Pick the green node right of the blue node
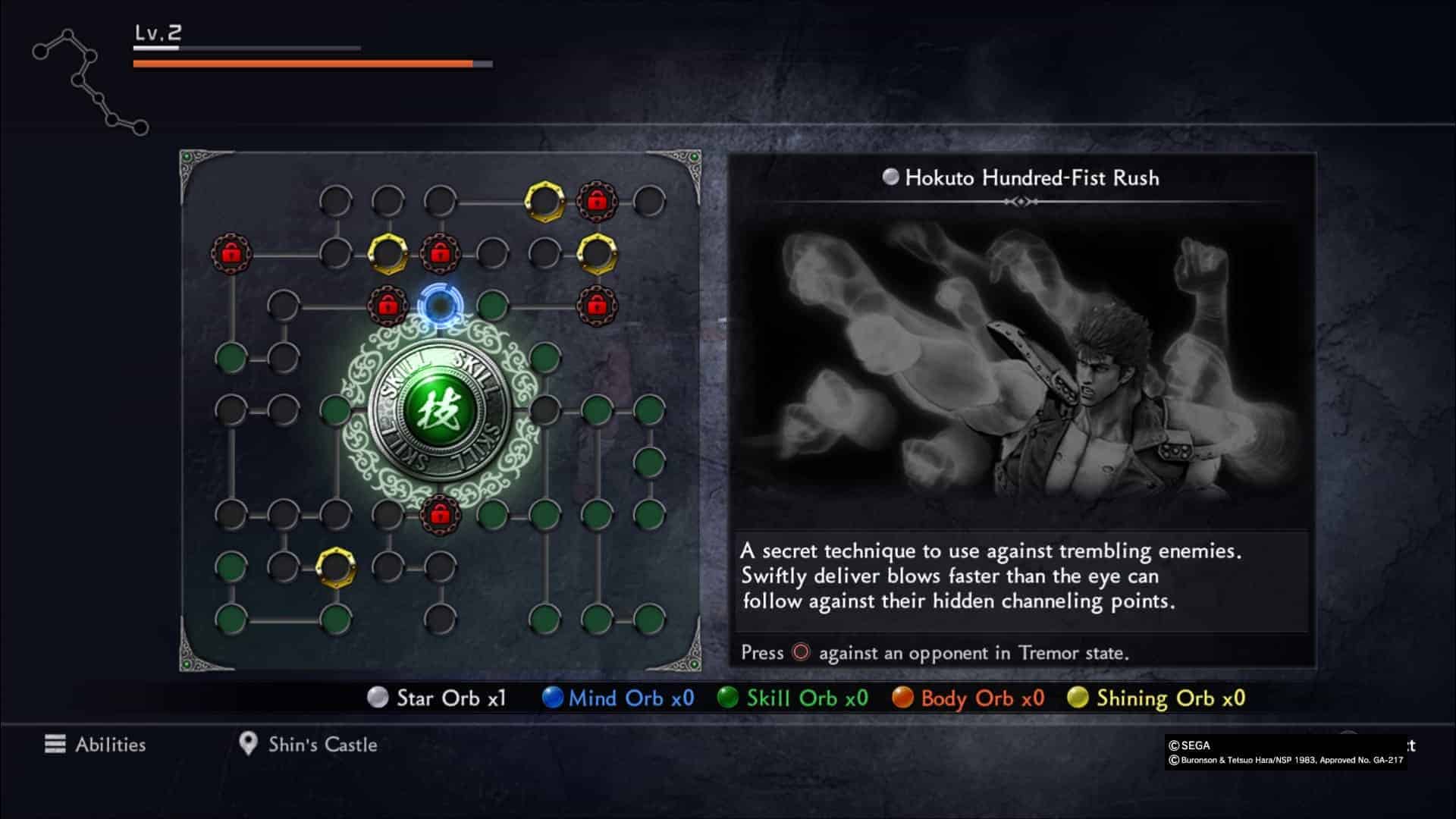The image size is (1456, 819). point(493,306)
